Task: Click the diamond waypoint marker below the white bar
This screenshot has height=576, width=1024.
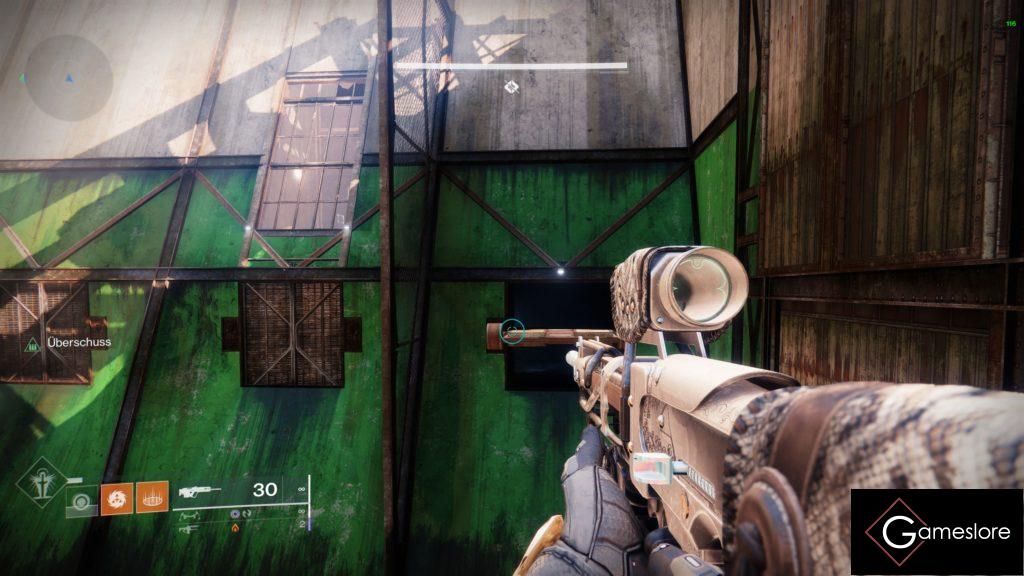Action: click(x=511, y=87)
